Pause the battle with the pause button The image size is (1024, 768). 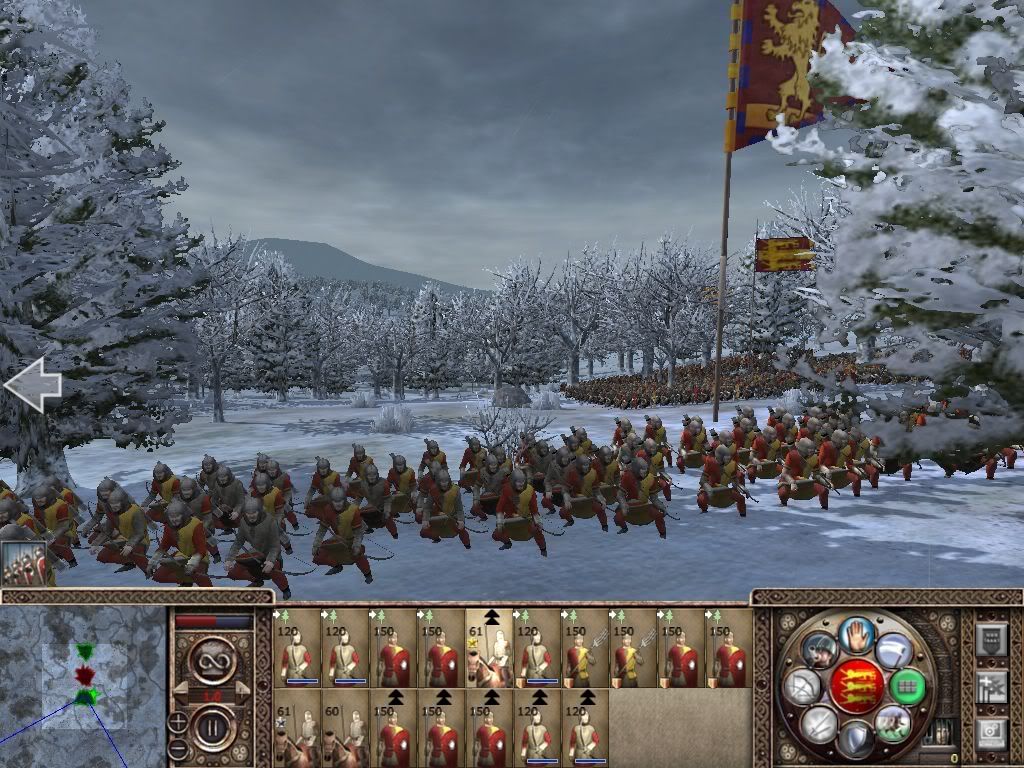tap(212, 725)
